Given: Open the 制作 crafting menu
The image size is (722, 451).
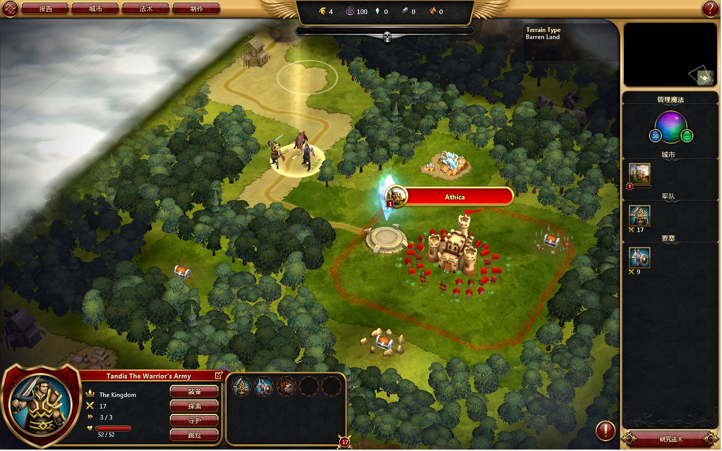Looking at the screenshot, I should [x=196, y=8].
